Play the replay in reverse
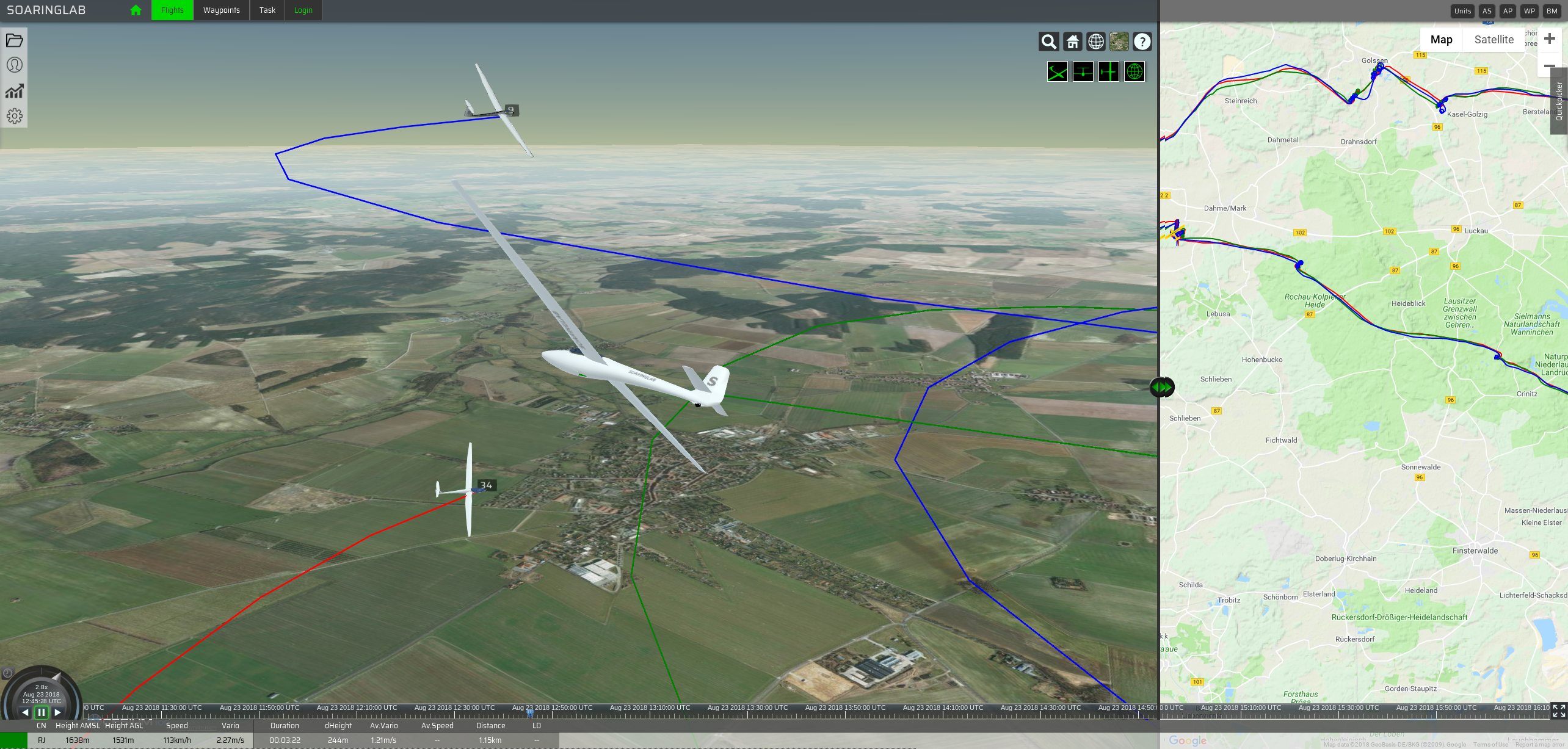The width and height of the screenshot is (1568, 749). [25, 712]
